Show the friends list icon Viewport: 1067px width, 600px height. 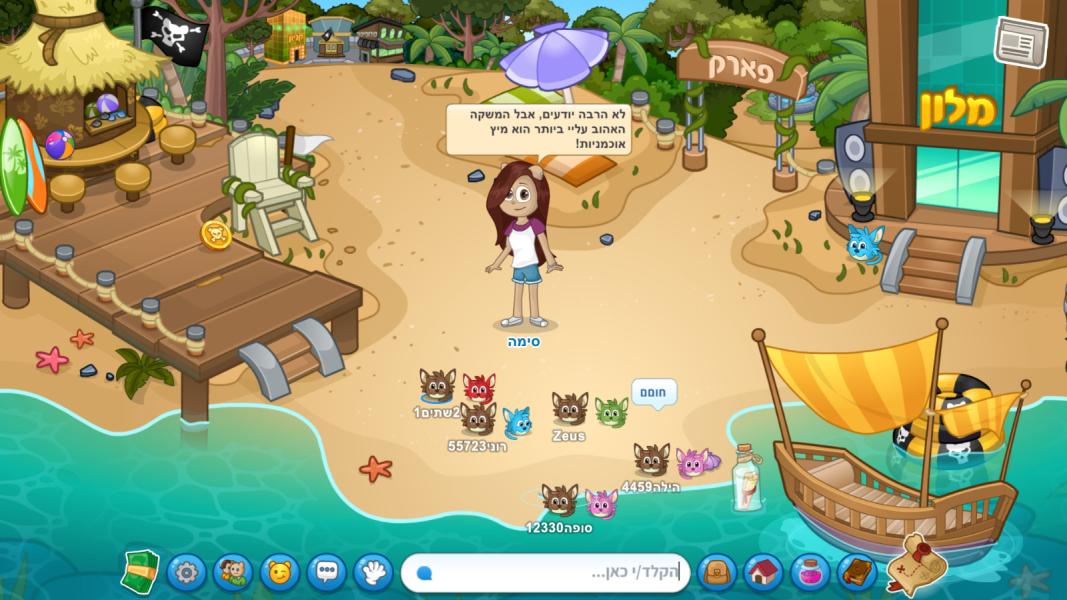[233, 573]
